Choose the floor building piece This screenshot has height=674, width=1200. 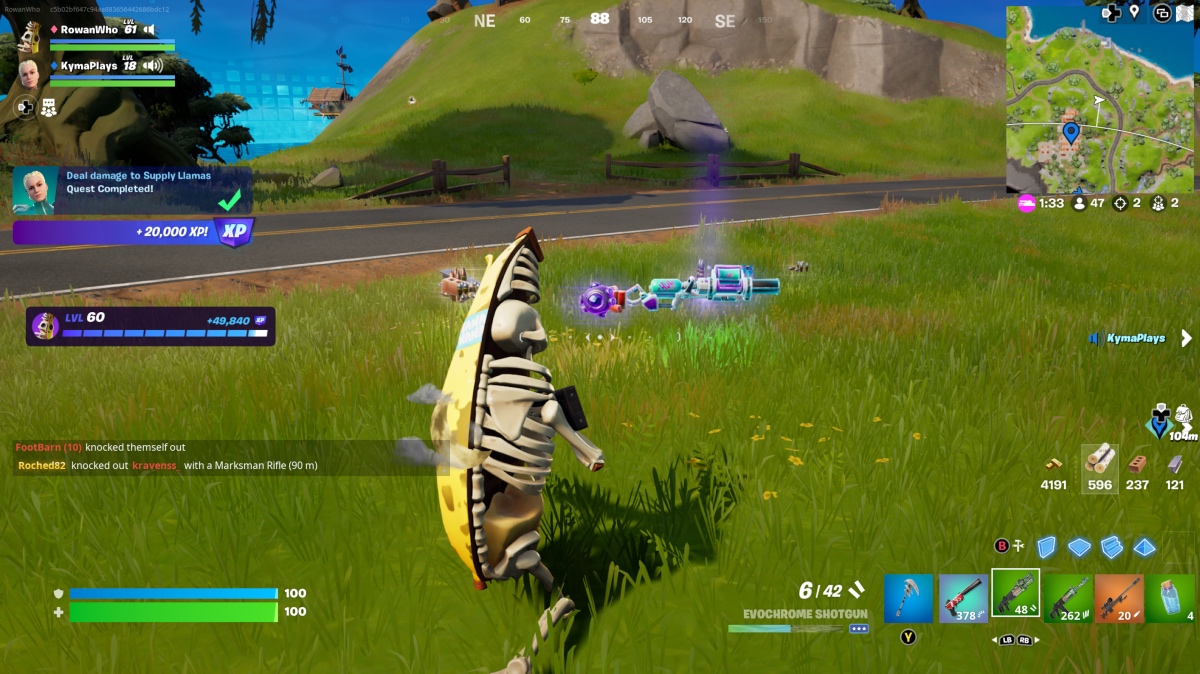click(x=1079, y=547)
